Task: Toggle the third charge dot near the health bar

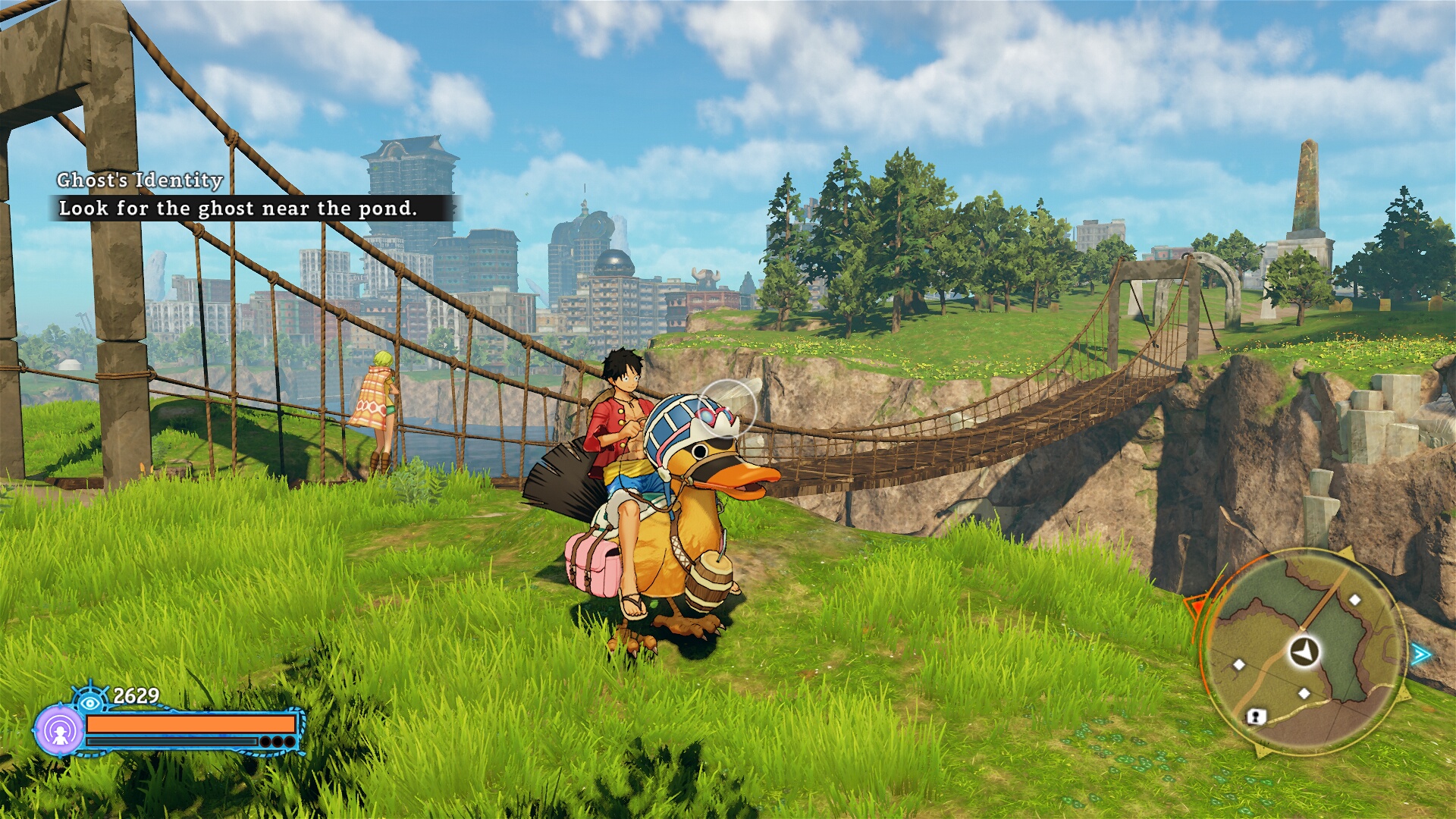Action: pyautogui.click(x=288, y=742)
